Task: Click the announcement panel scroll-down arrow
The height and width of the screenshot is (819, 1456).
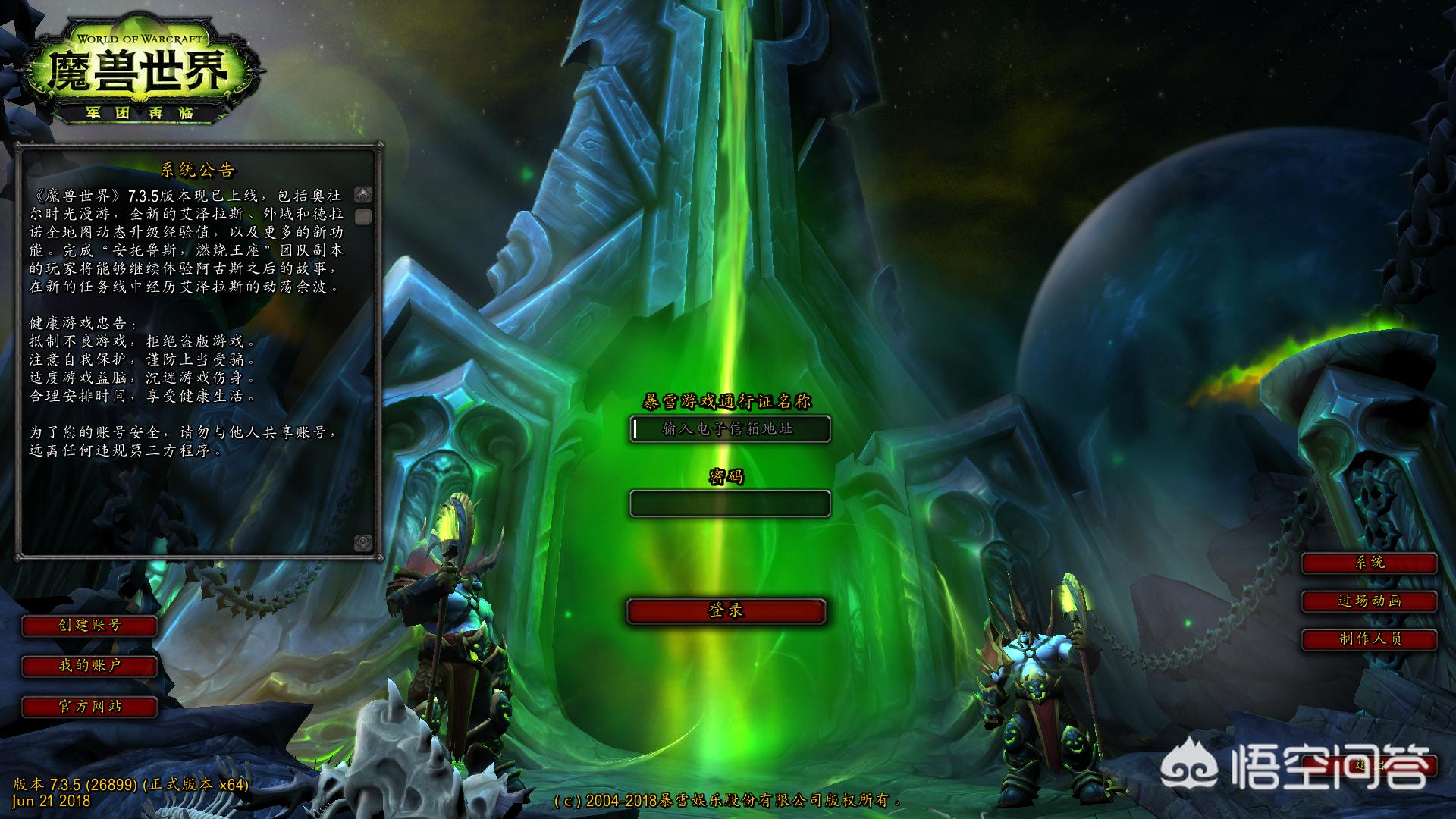Action: [363, 542]
